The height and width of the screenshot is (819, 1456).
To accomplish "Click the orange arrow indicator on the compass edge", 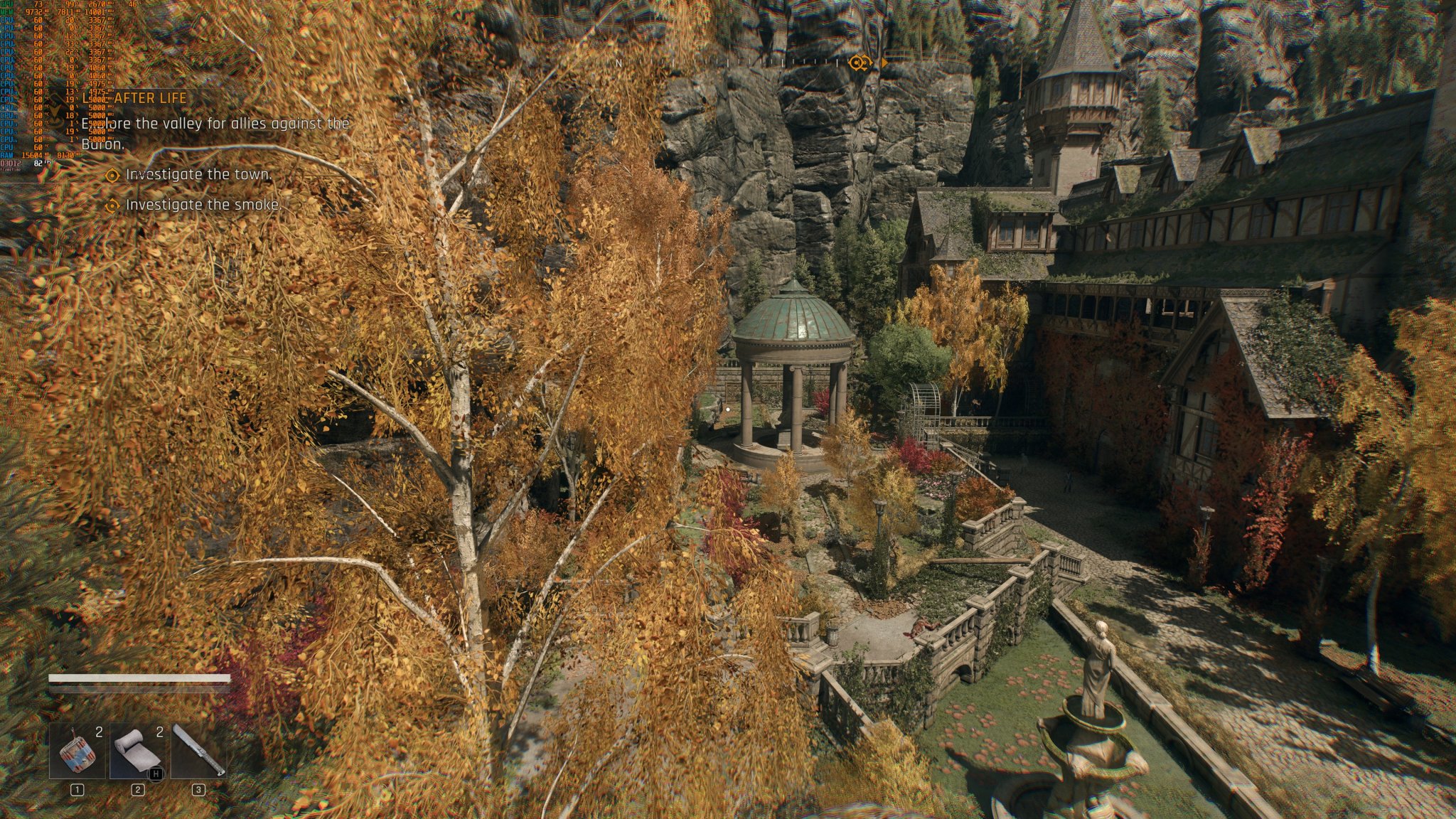I will pyautogui.click(x=884, y=63).
